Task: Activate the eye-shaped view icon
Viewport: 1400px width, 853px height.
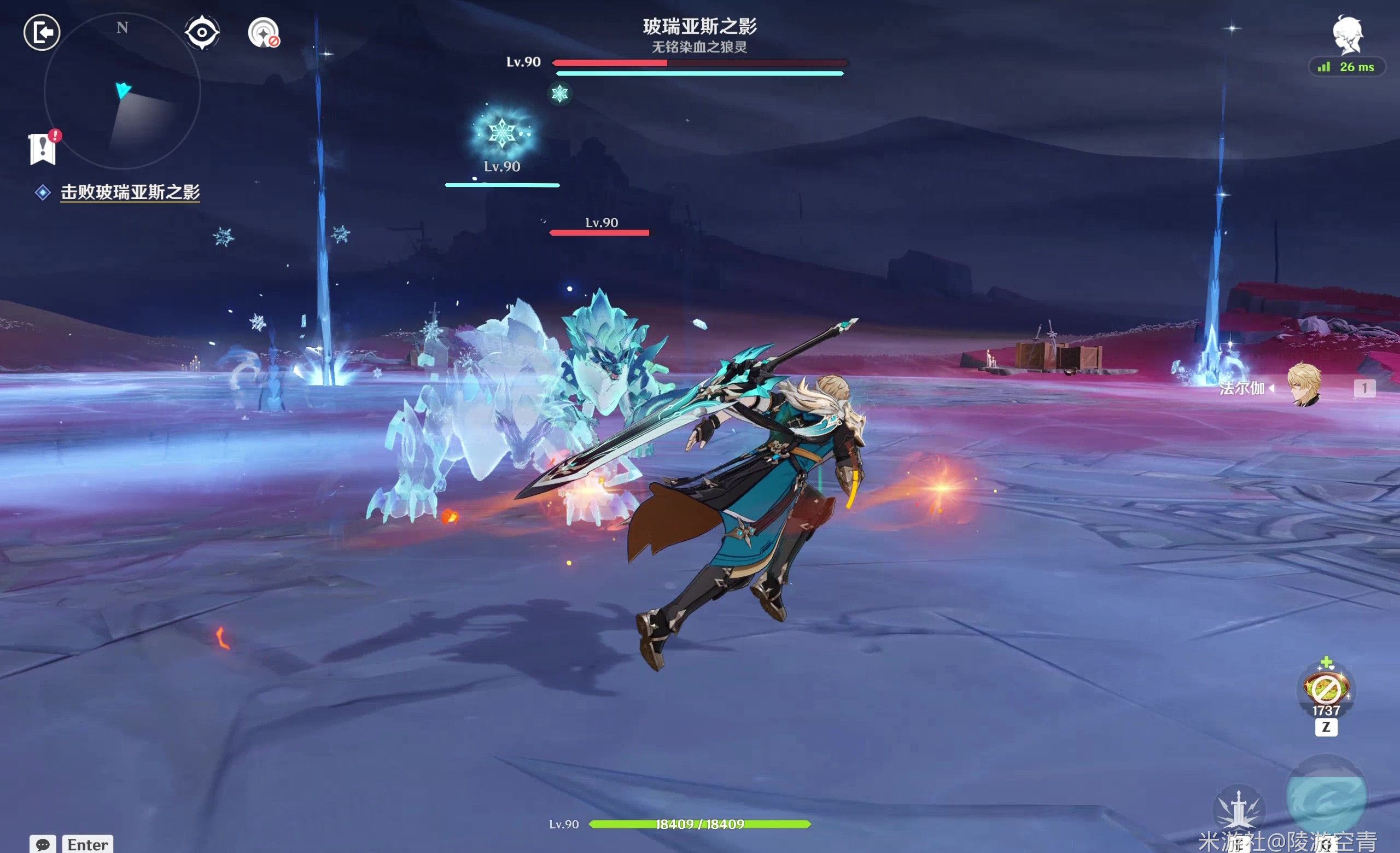Action: tap(202, 32)
